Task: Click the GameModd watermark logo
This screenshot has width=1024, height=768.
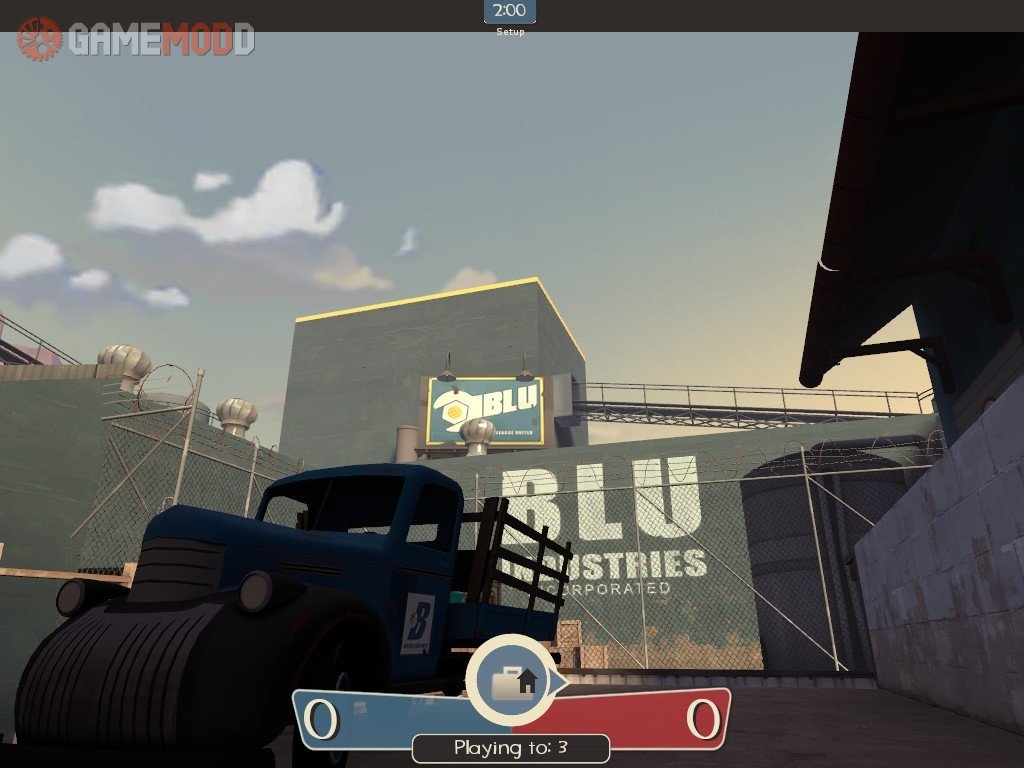Action: (x=135, y=40)
